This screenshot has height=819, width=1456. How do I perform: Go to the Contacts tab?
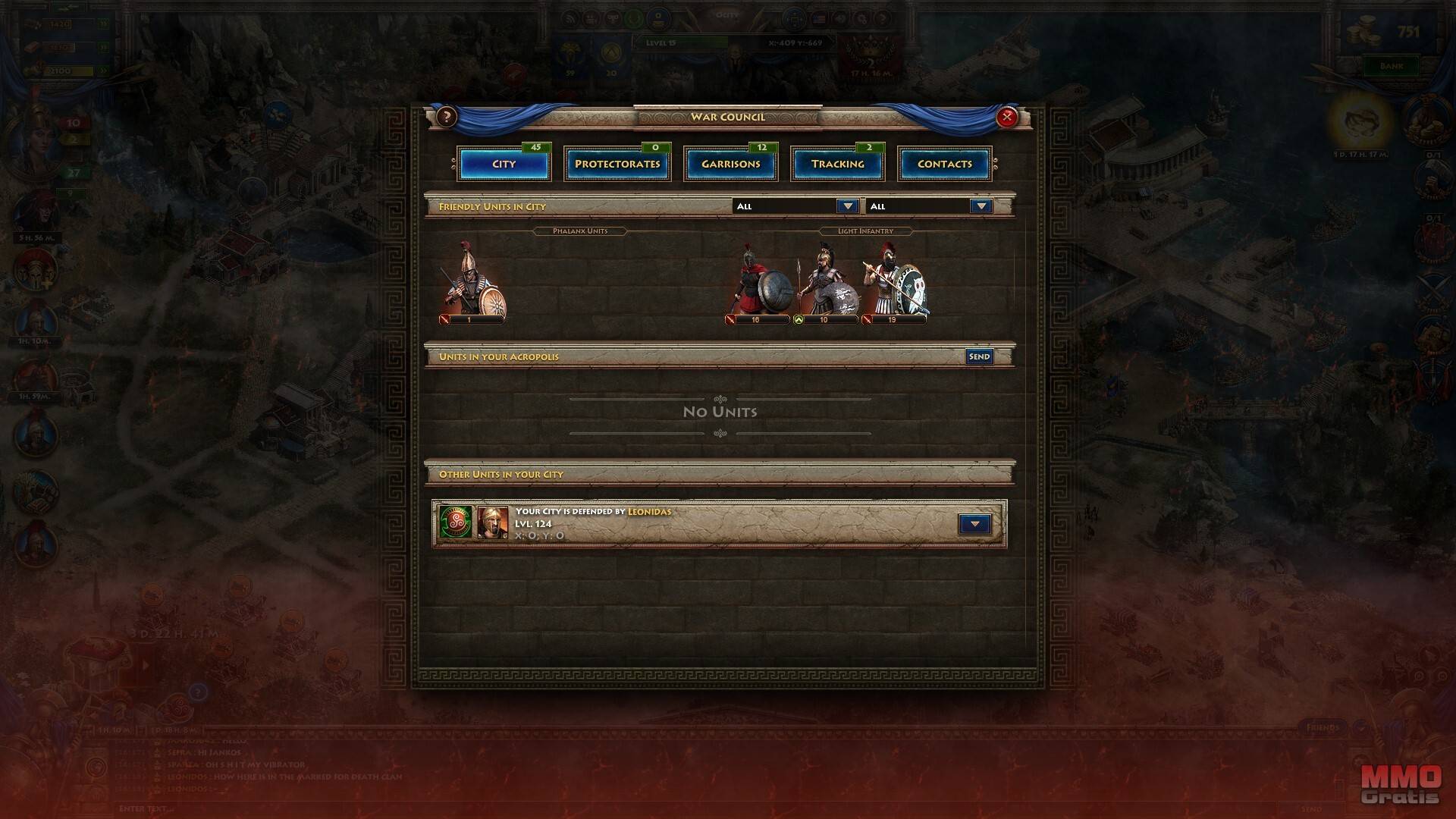(944, 164)
